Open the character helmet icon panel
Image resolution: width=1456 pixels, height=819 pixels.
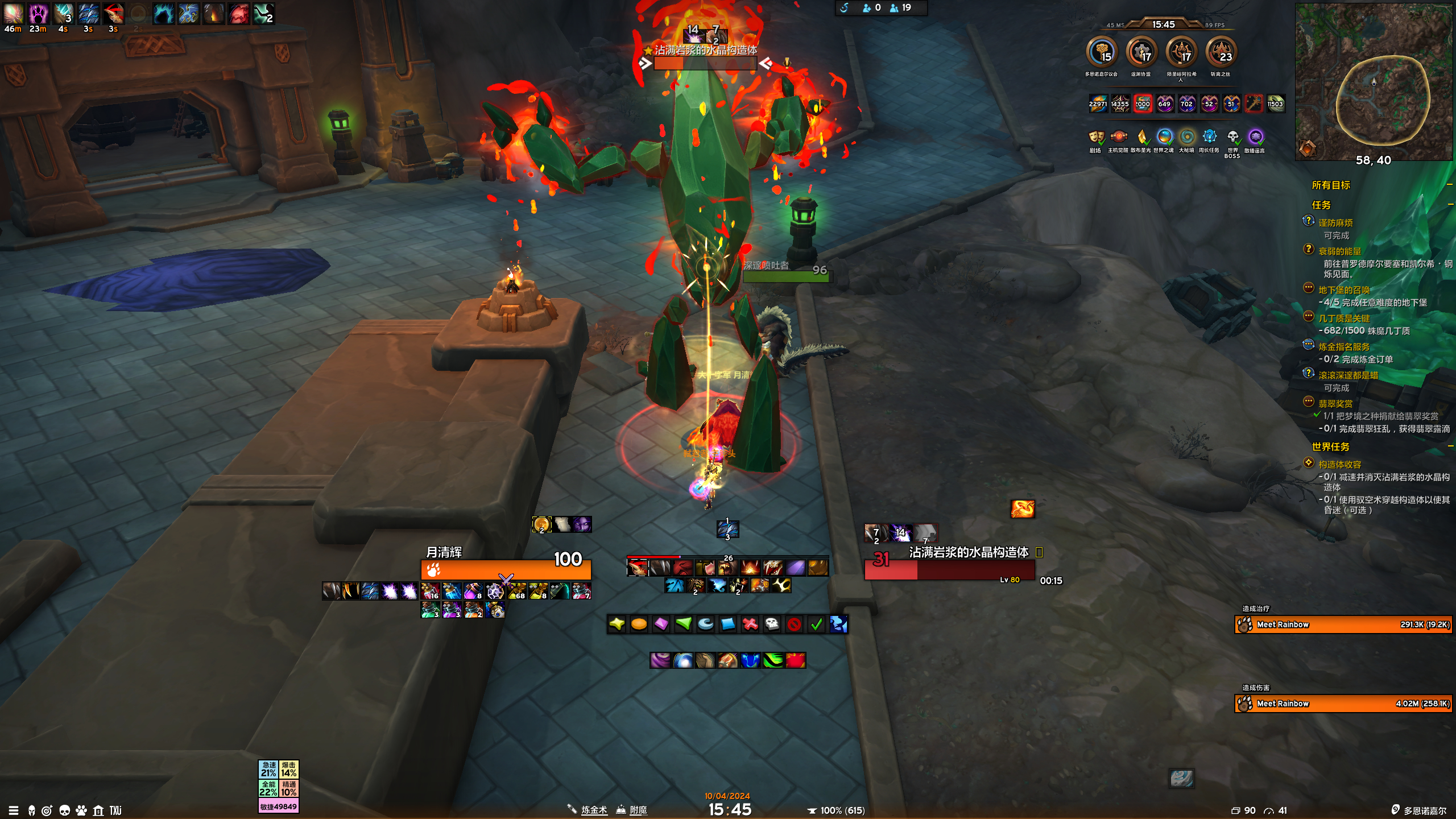[x=32, y=810]
